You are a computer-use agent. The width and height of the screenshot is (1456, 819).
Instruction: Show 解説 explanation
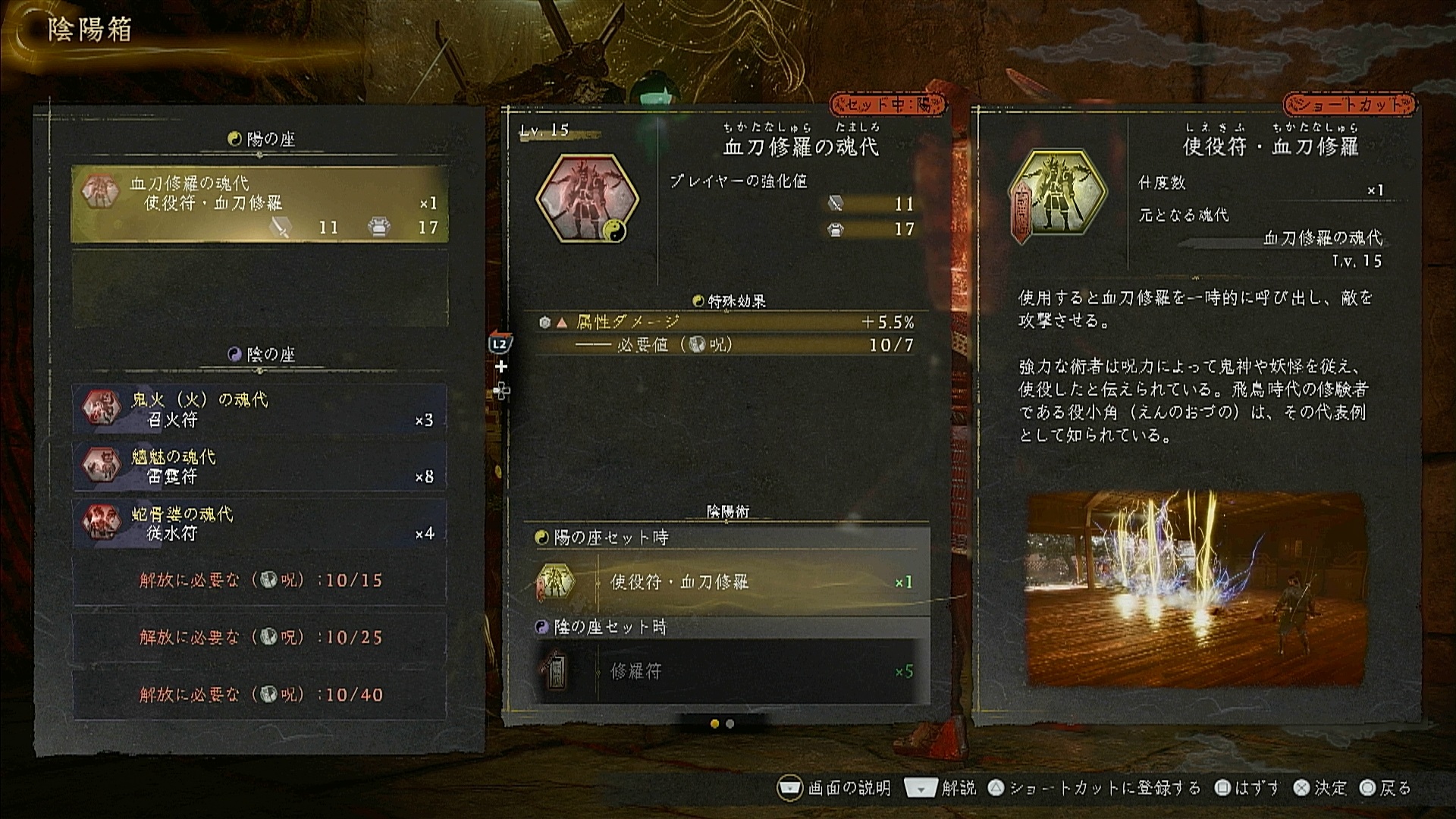(941, 789)
